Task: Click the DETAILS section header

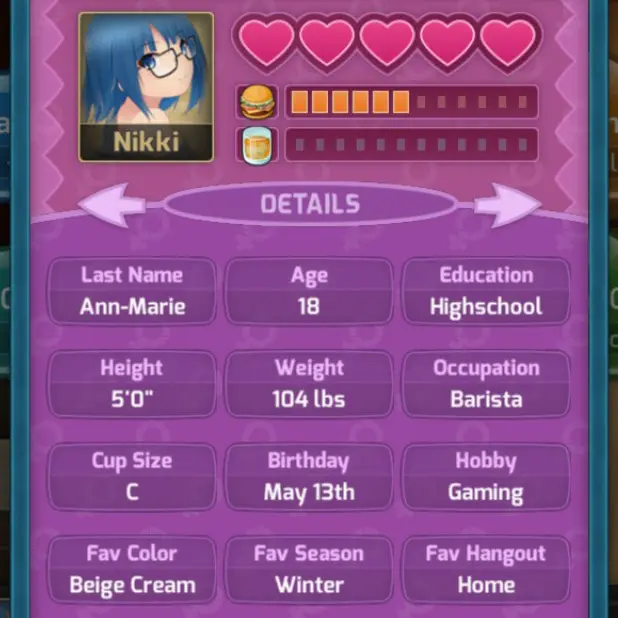Action: (x=310, y=205)
